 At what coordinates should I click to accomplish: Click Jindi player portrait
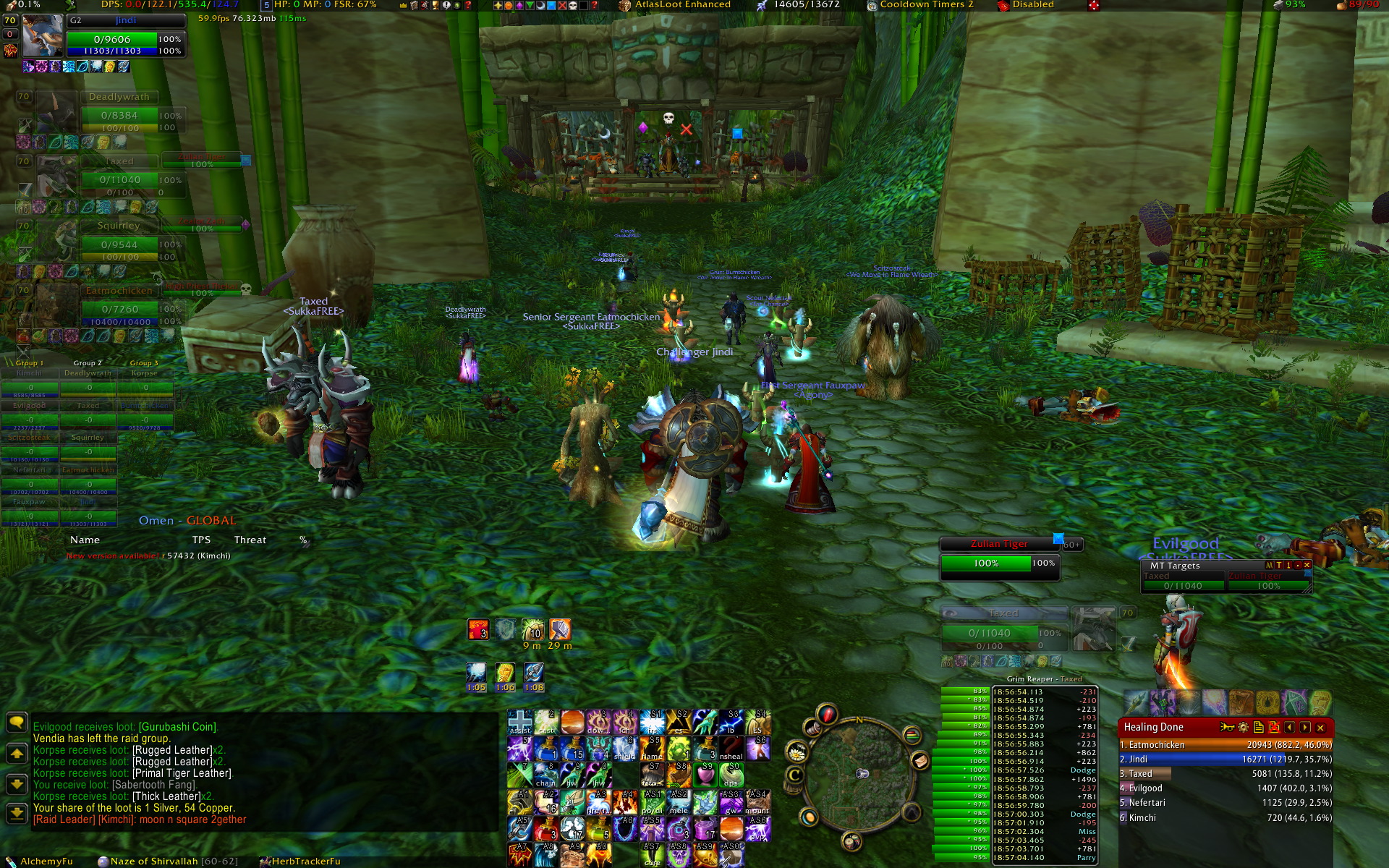(42, 36)
